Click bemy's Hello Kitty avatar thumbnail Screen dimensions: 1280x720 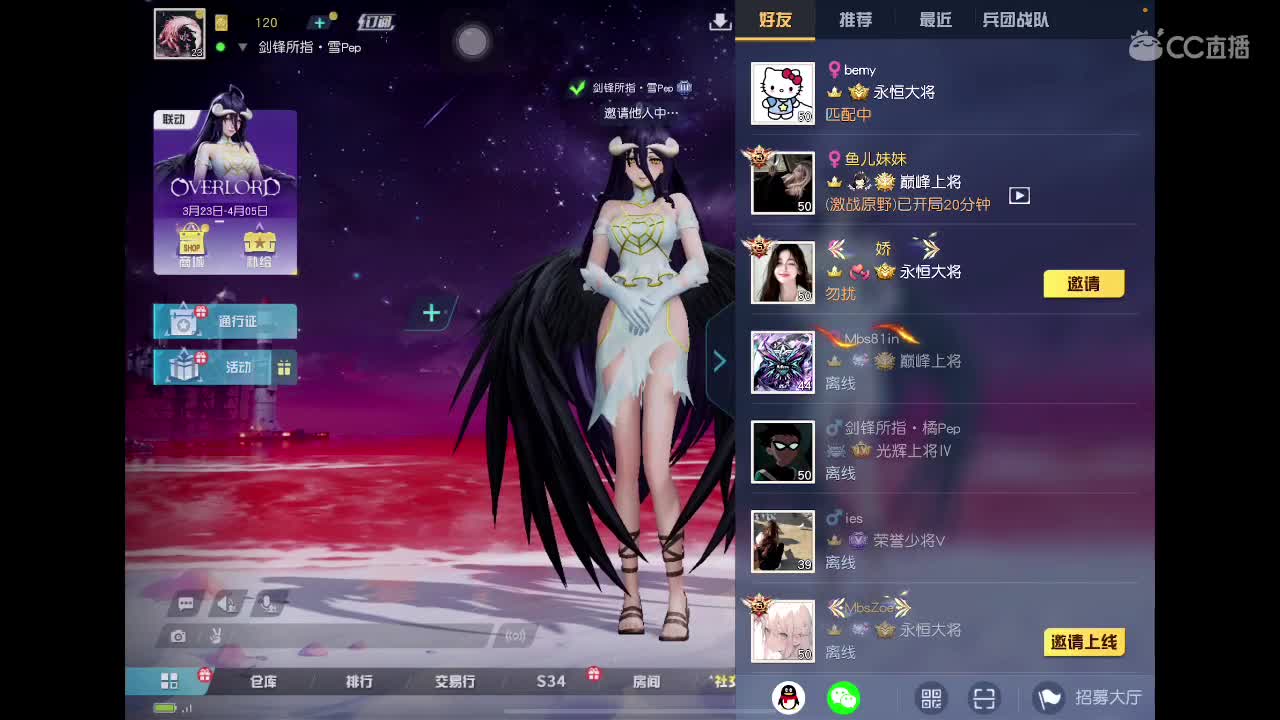coord(783,92)
